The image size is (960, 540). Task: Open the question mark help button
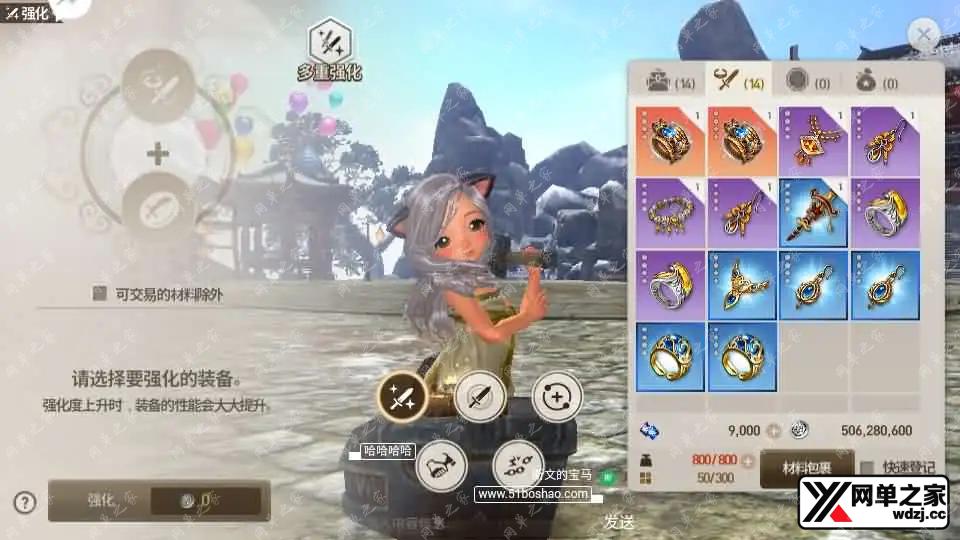[25, 501]
